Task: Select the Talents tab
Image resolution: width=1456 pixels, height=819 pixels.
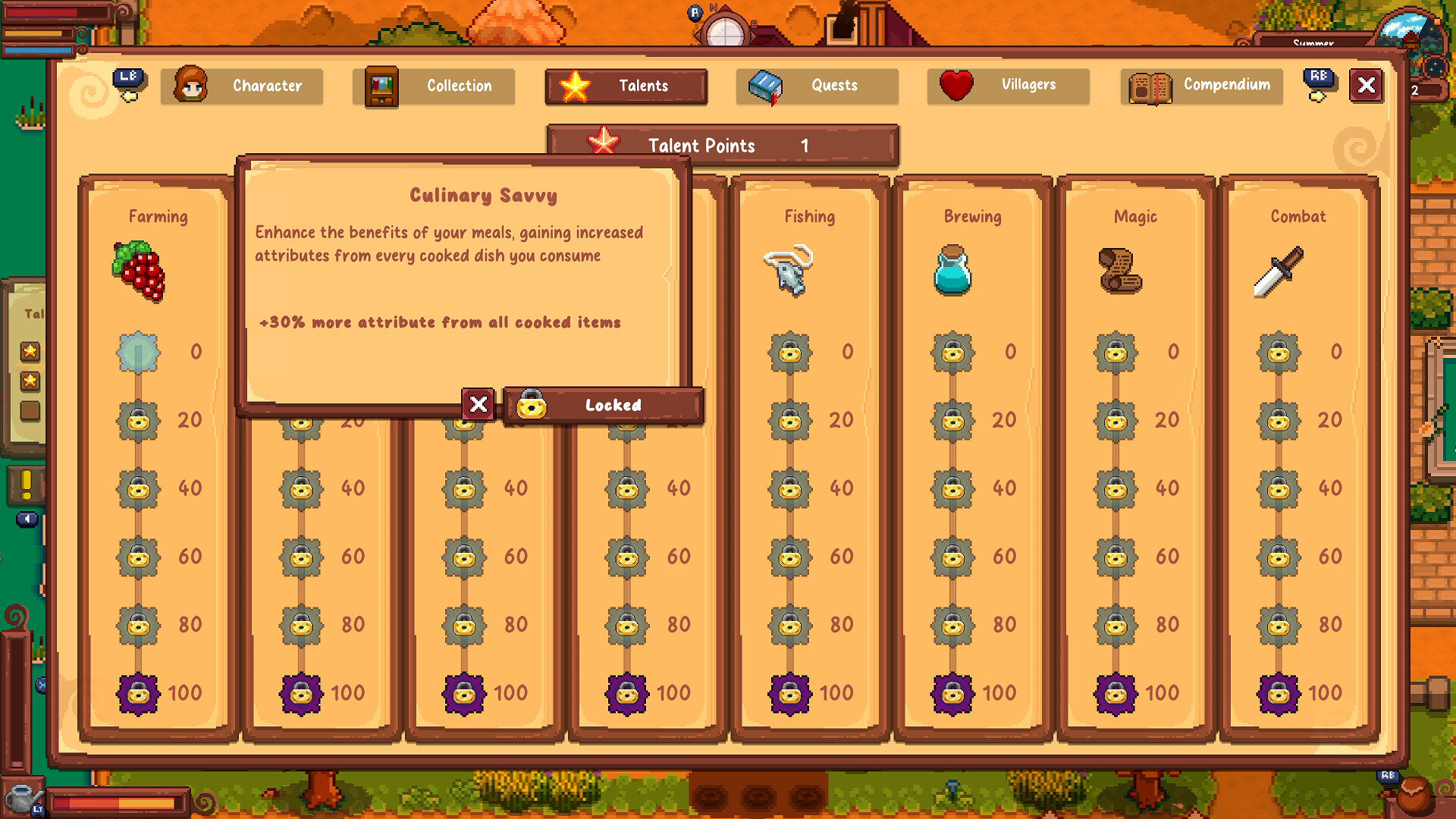Action: click(x=626, y=86)
